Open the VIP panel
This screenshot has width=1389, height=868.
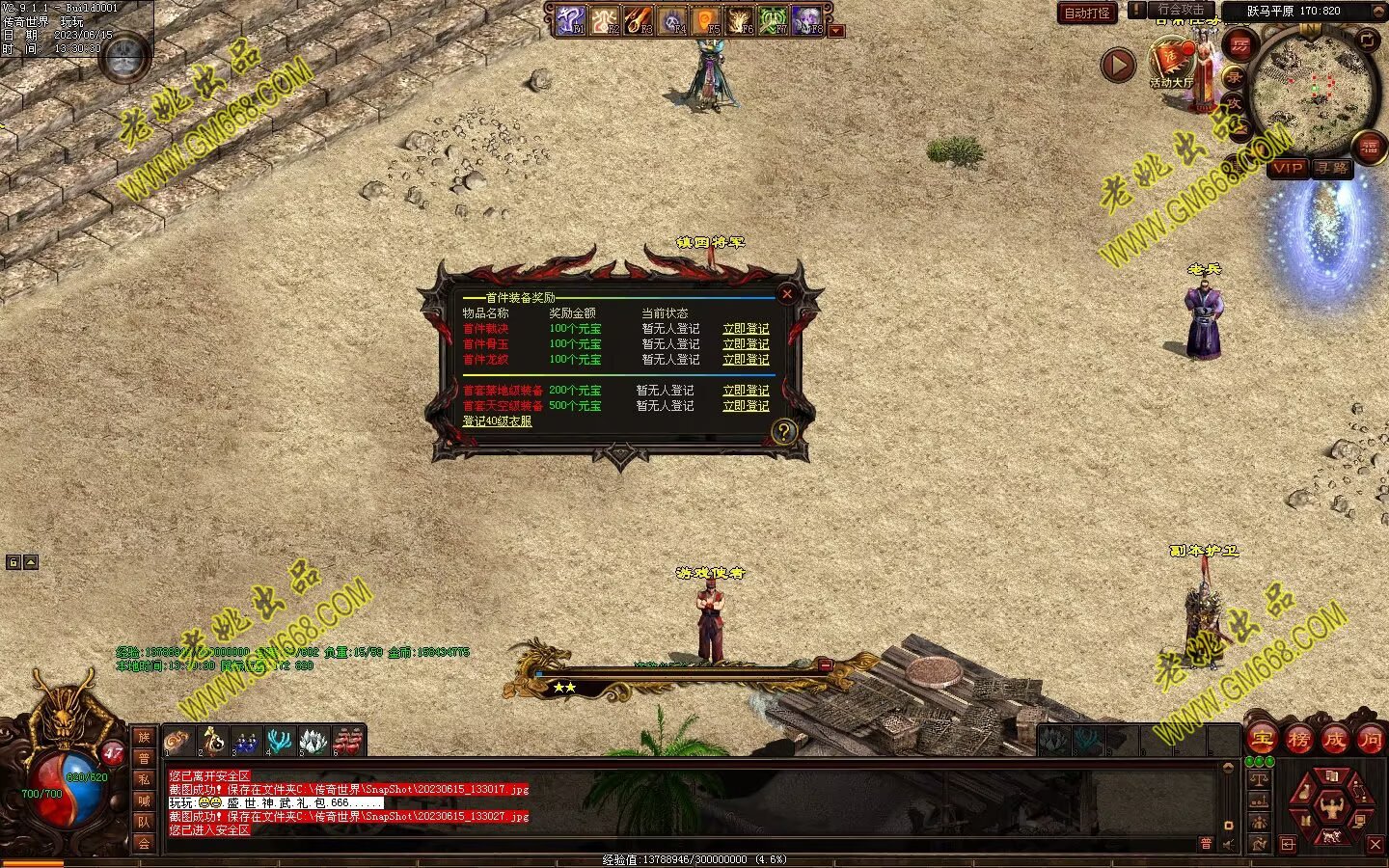tap(1287, 168)
